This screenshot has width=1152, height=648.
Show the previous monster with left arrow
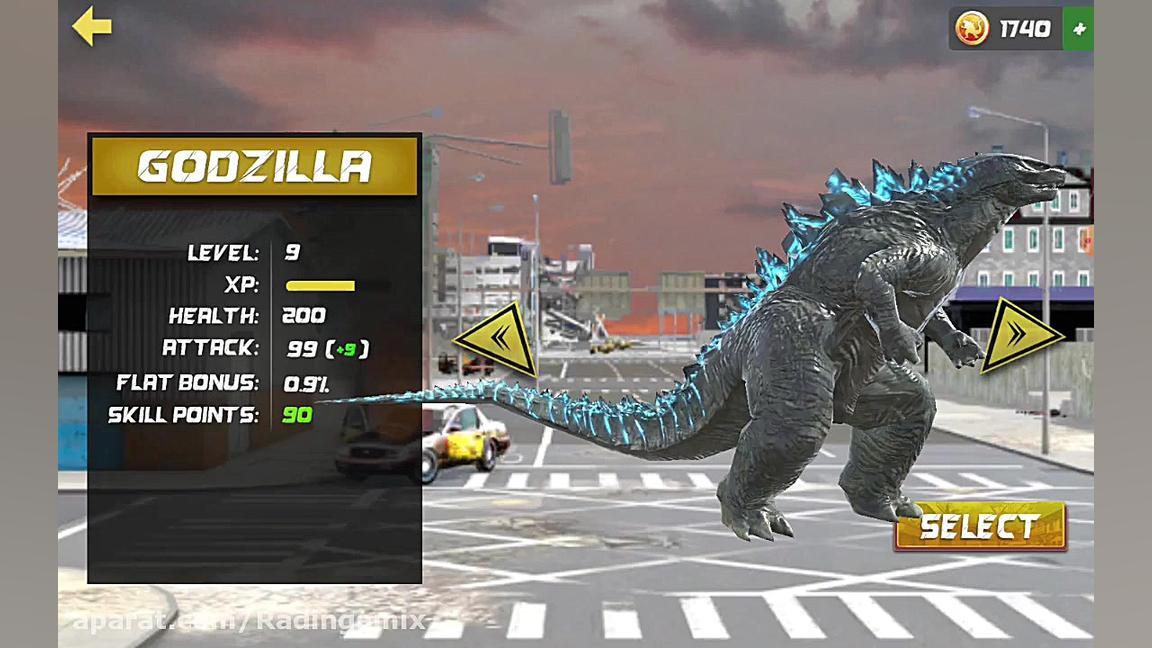498,339
